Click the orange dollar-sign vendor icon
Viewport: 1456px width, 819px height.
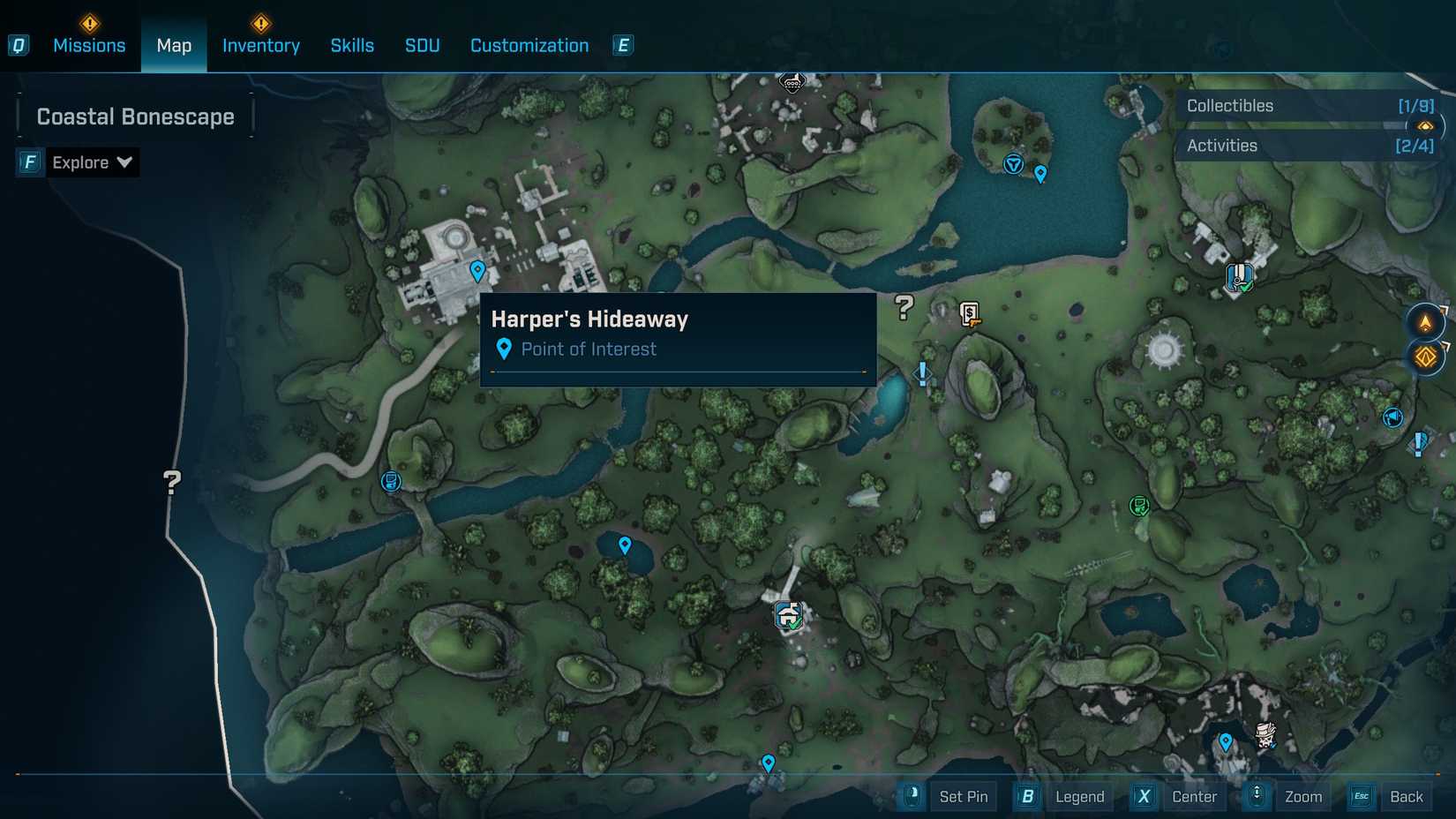tap(967, 315)
